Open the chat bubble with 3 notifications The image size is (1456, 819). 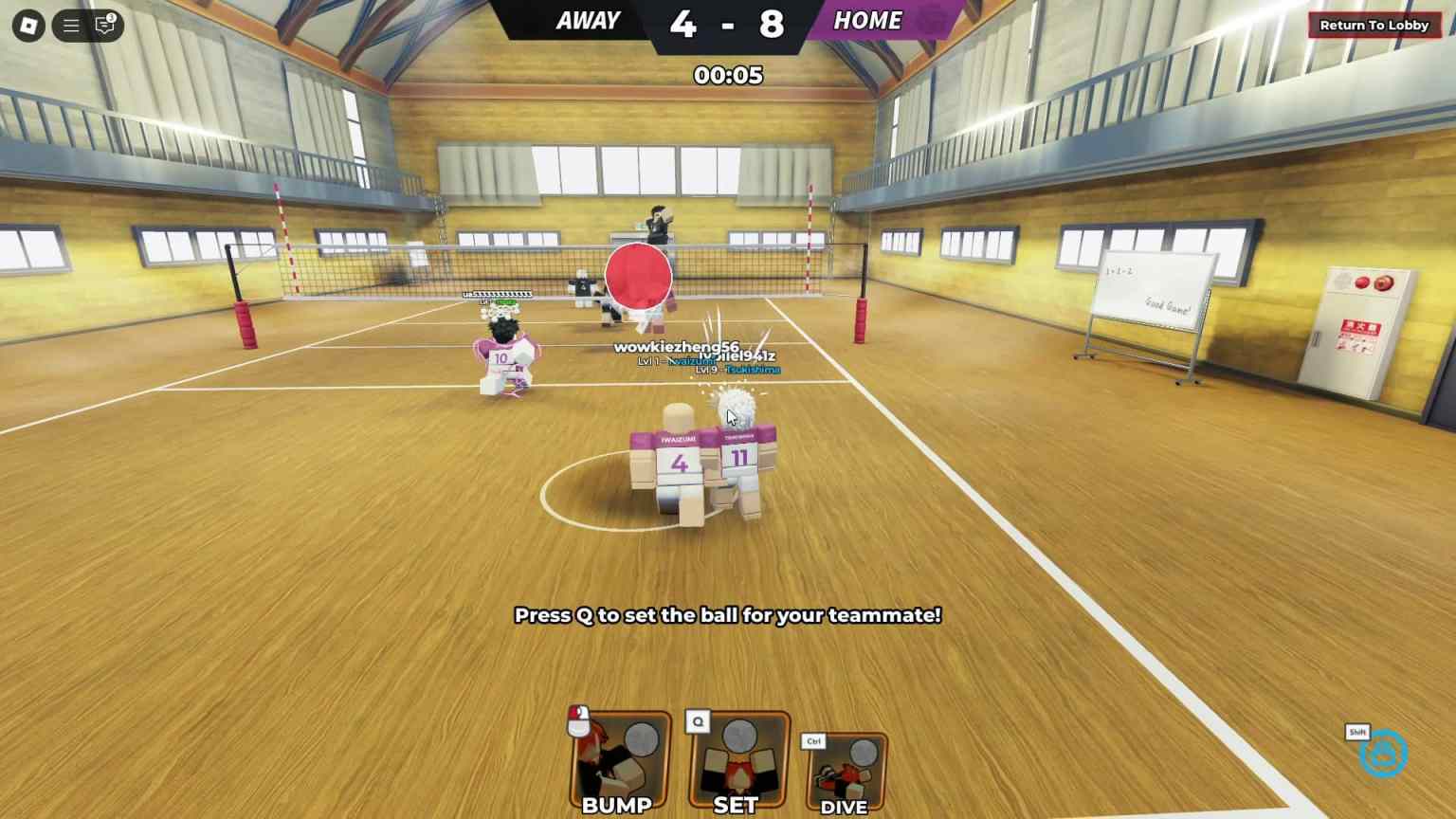click(x=104, y=26)
